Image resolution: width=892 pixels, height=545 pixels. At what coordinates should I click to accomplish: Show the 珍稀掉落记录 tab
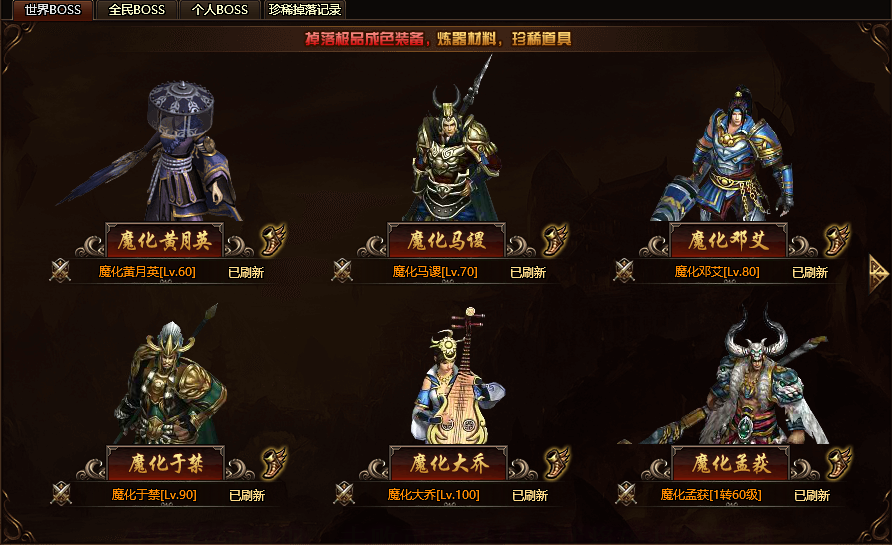pos(305,10)
